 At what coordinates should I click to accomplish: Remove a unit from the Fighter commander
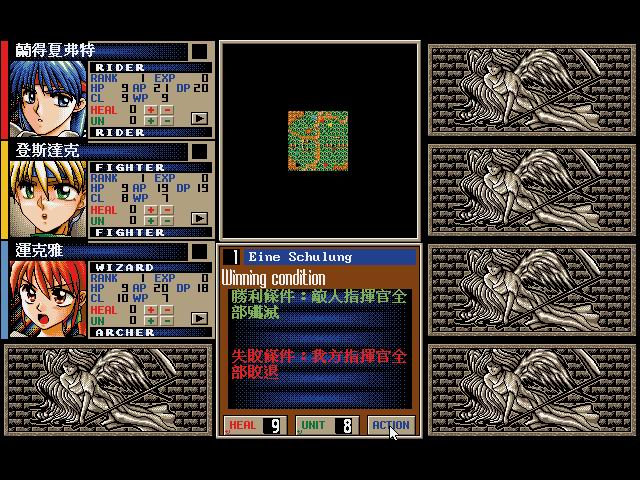165,221
